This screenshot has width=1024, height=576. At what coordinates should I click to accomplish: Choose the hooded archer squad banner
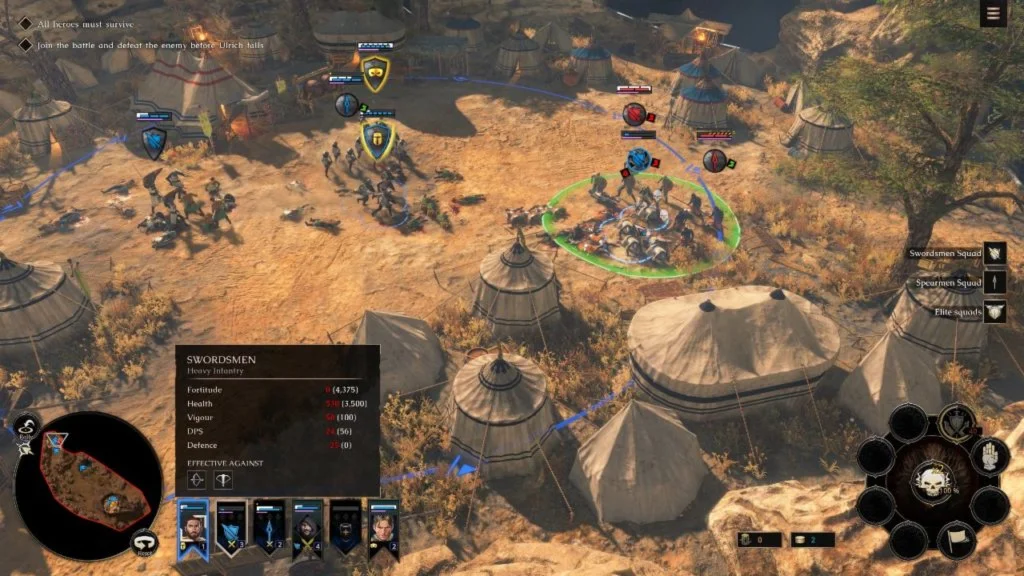click(x=307, y=527)
